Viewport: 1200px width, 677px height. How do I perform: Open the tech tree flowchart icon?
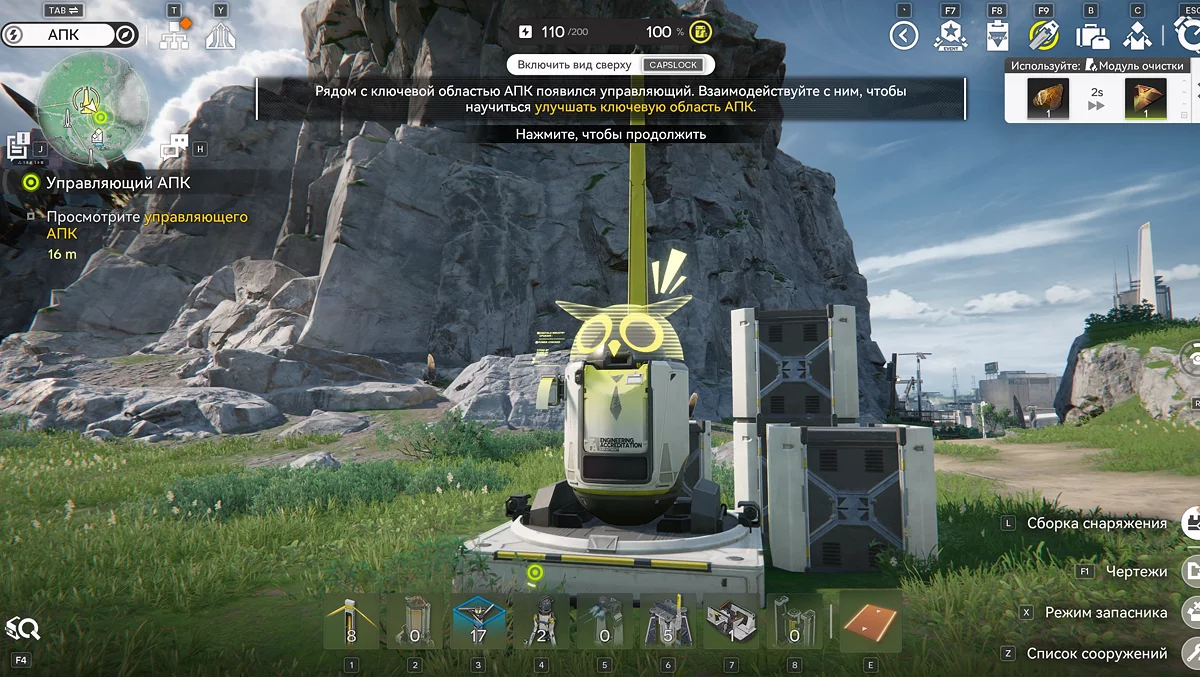174,36
